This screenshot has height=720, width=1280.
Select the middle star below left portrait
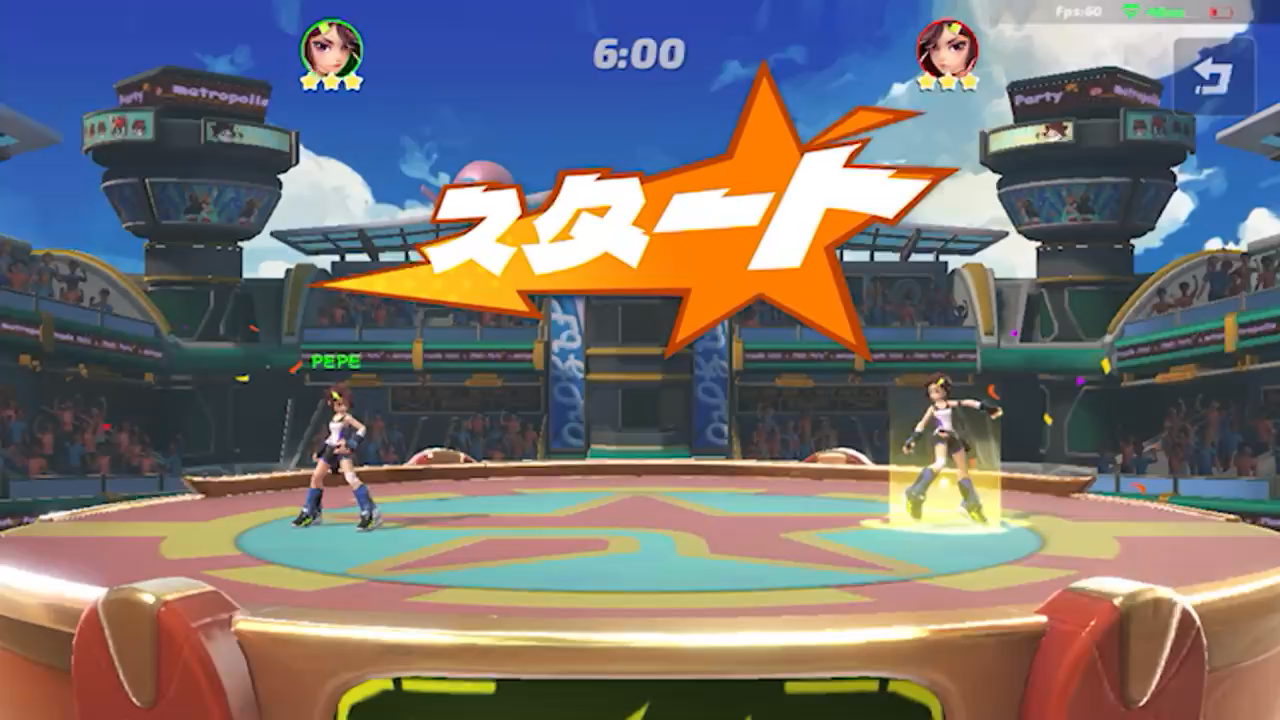coord(330,83)
